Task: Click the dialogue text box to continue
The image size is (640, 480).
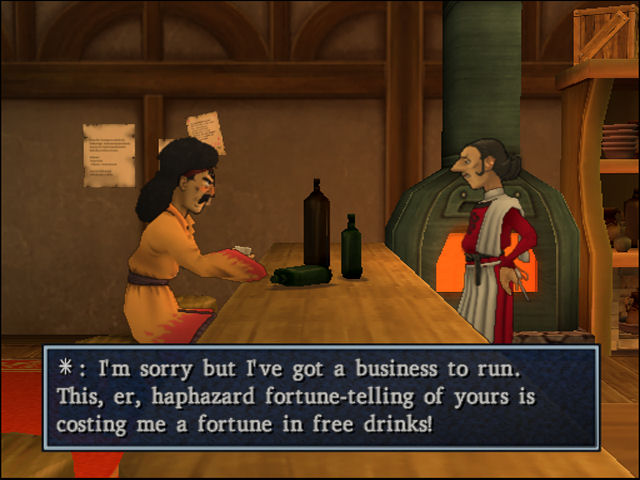Action: [x=320, y=397]
